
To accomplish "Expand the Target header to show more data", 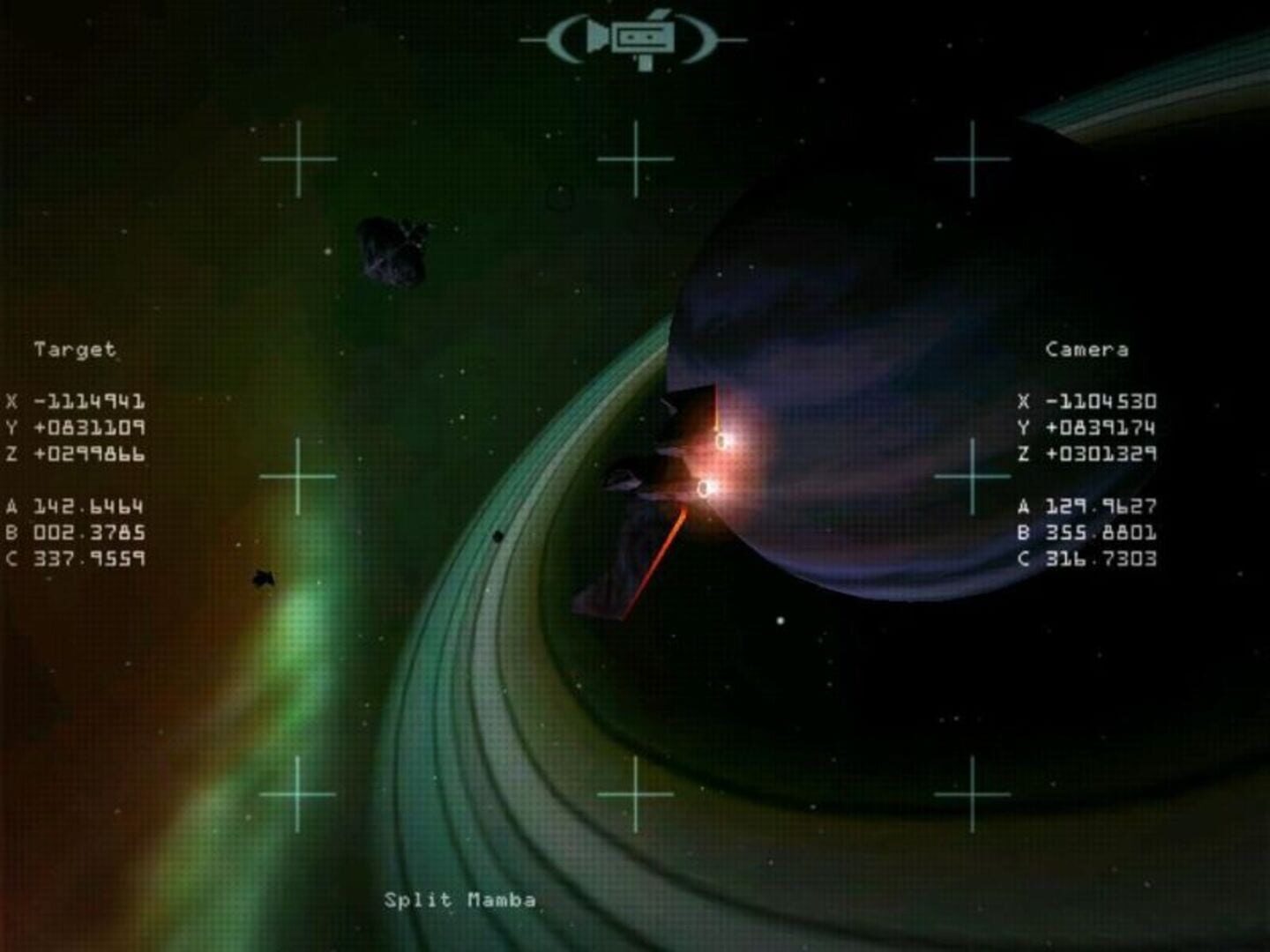I will tap(74, 348).
